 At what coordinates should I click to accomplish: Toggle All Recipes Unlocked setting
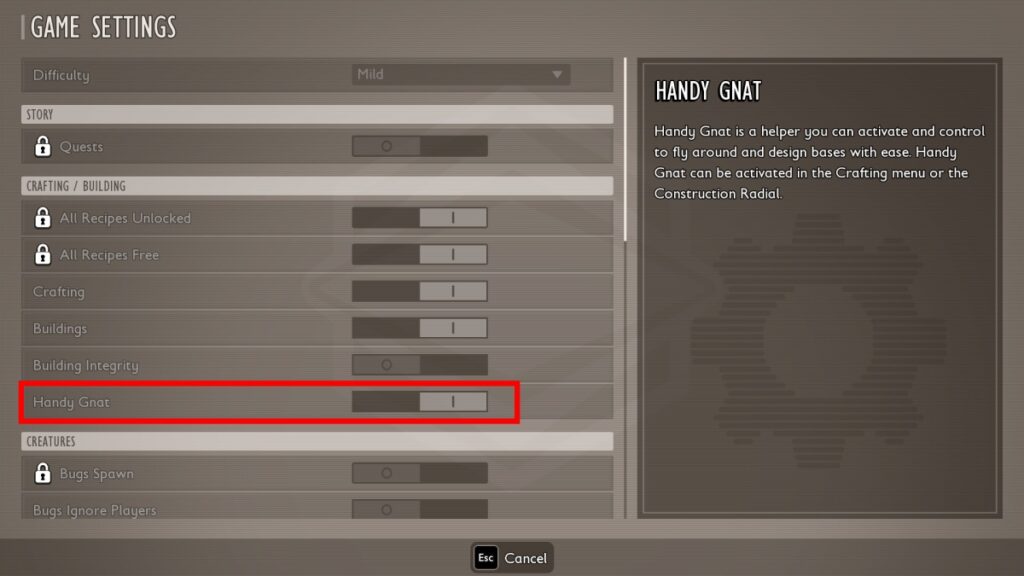click(419, 218)
